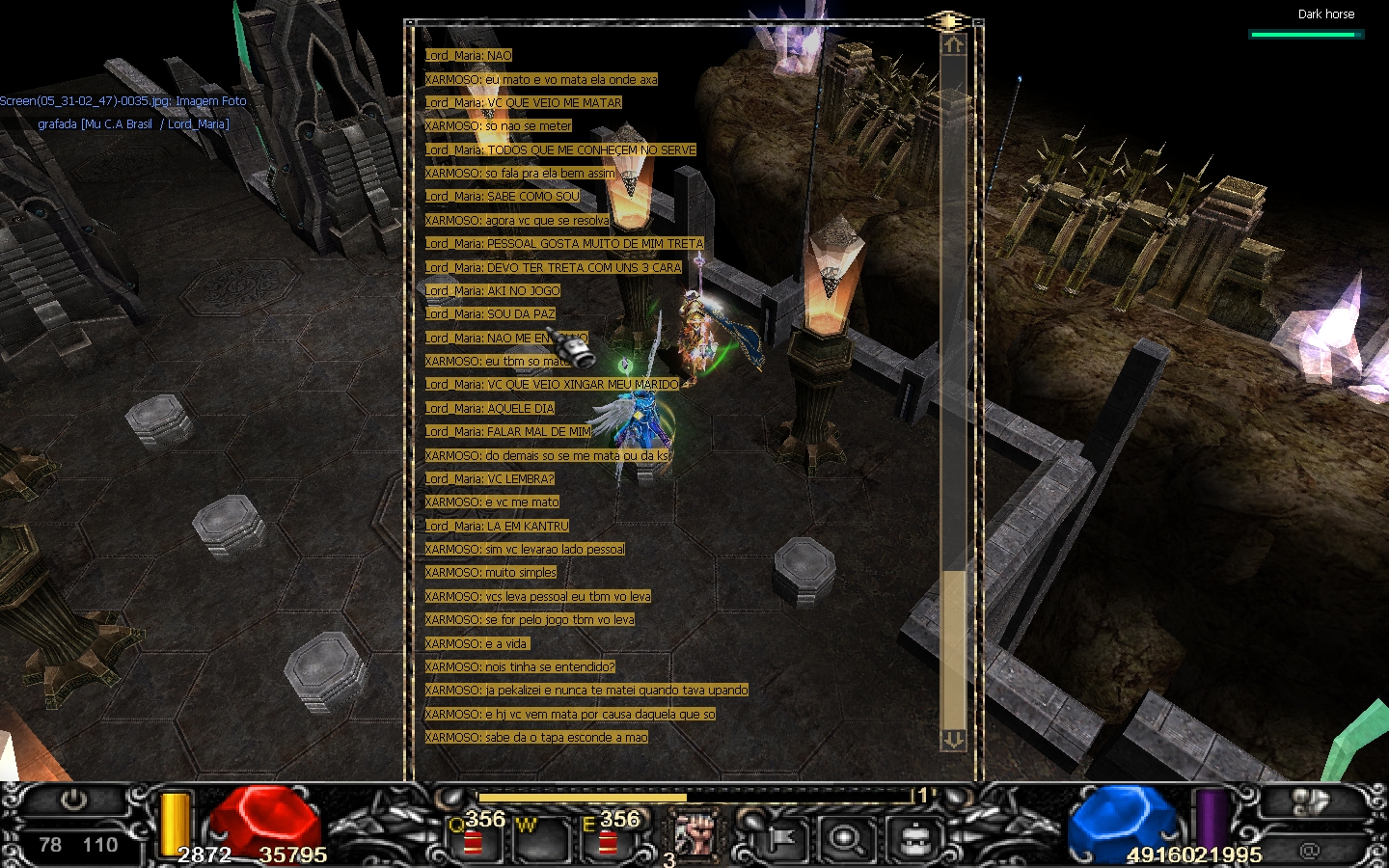Click the last chat line about "tapa esconde a mao"
The width and height of the screenshot is (1389, 868).
coord(536,738)
